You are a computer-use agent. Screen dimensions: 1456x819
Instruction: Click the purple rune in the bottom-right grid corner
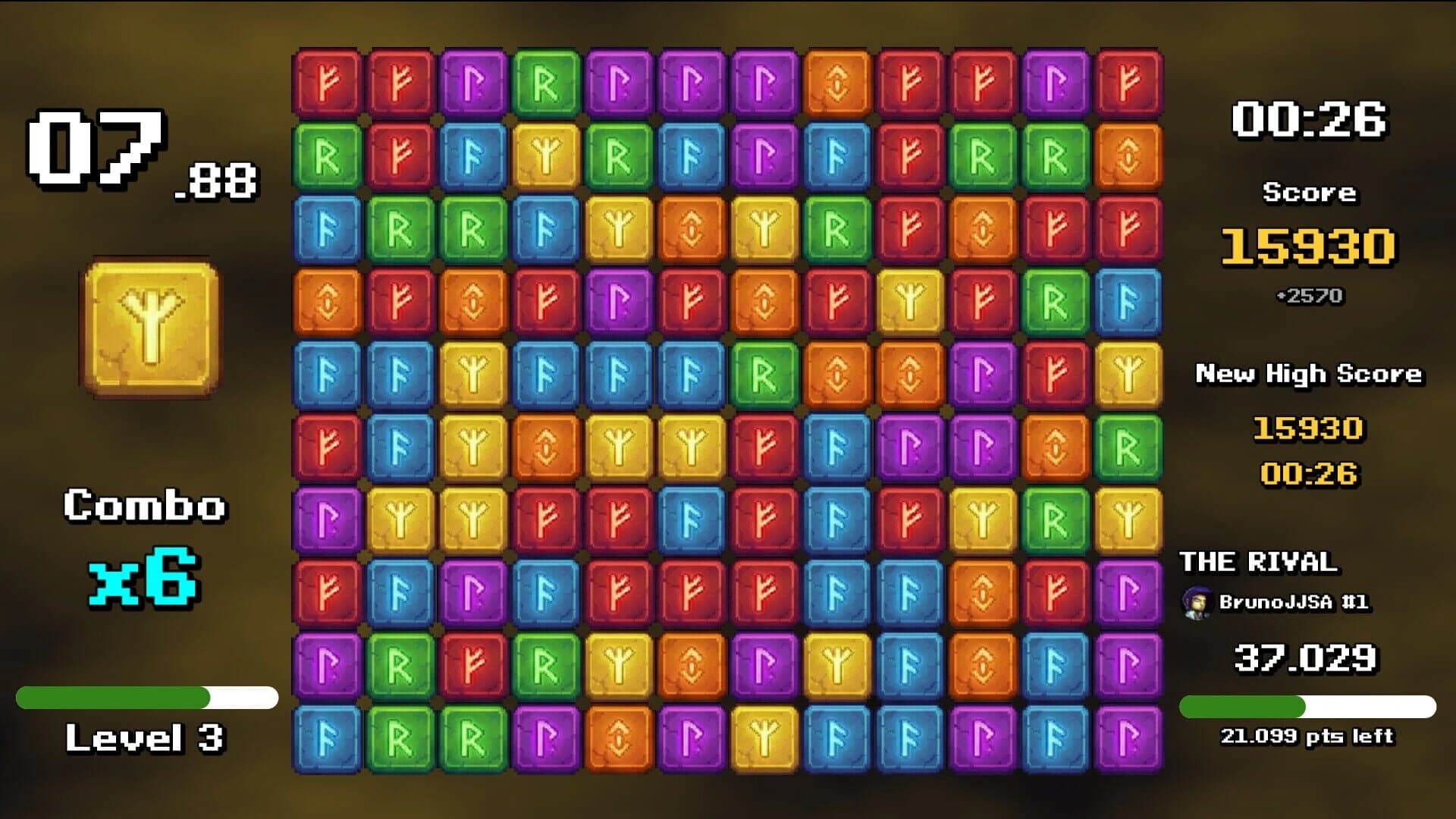coord(1127,736)
